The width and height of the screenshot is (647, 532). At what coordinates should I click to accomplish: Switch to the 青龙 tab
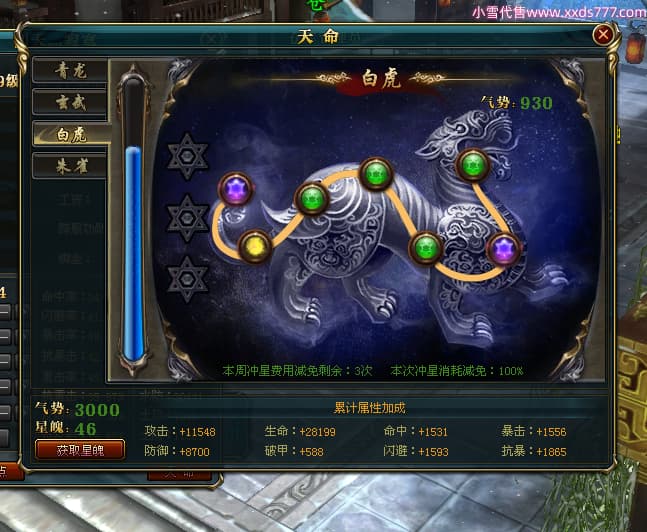pyautogui.click(x=69, y=70)
